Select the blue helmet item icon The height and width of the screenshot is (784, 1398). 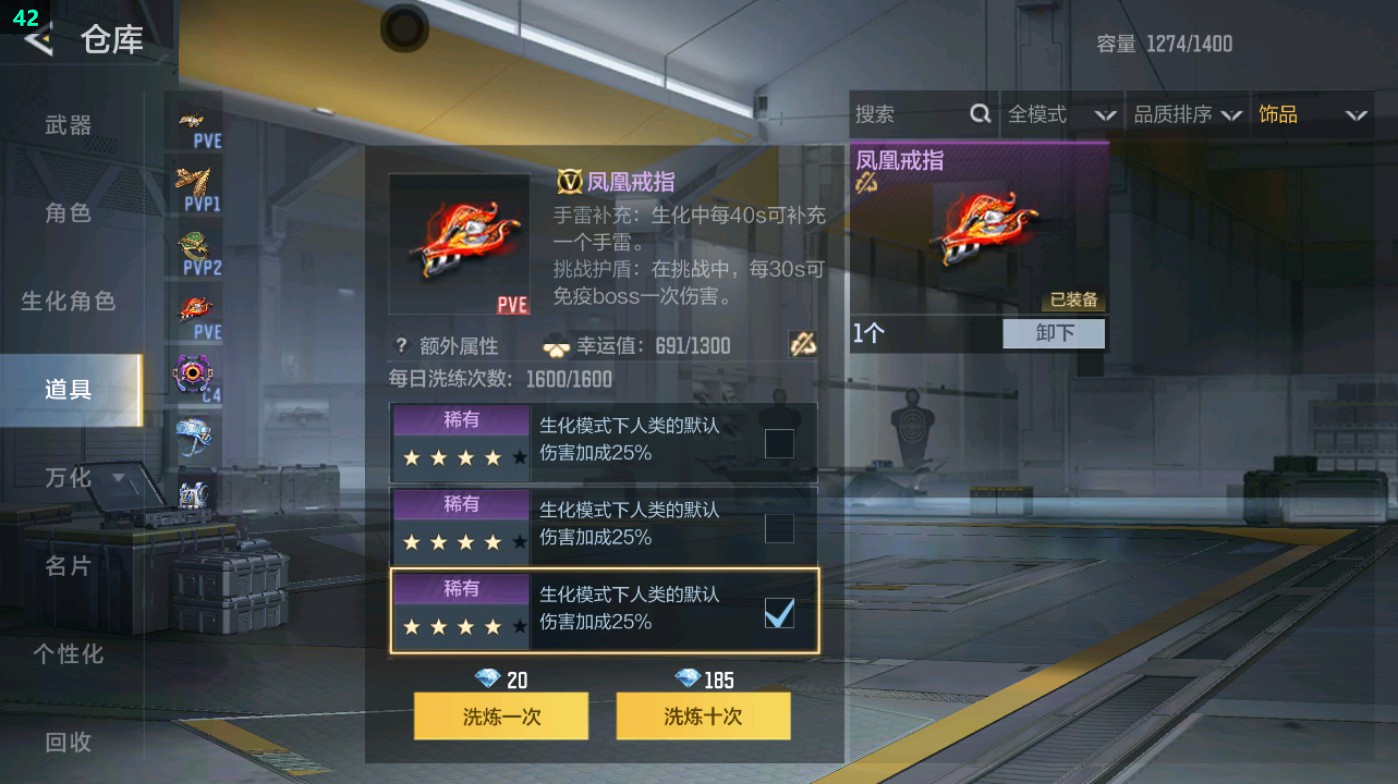[195, 435]
